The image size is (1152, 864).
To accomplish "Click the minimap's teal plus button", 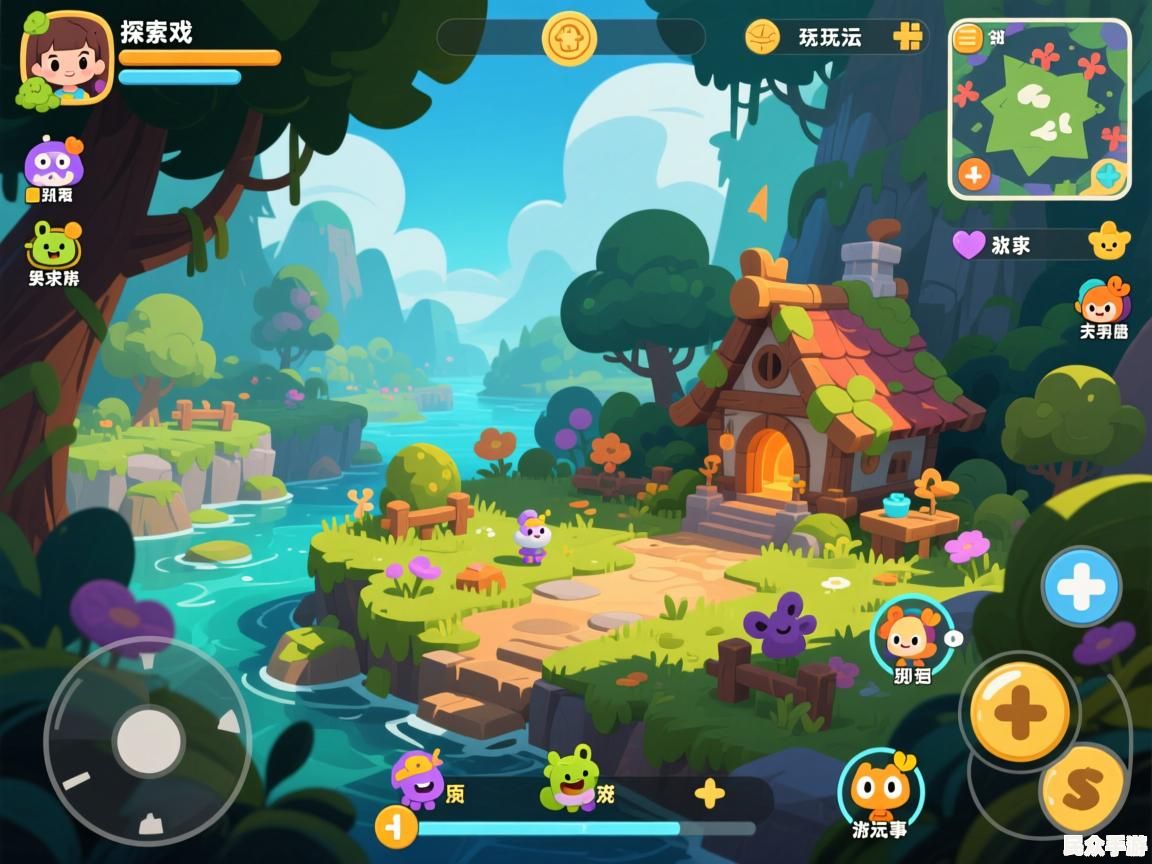I will click(1108, 177).
